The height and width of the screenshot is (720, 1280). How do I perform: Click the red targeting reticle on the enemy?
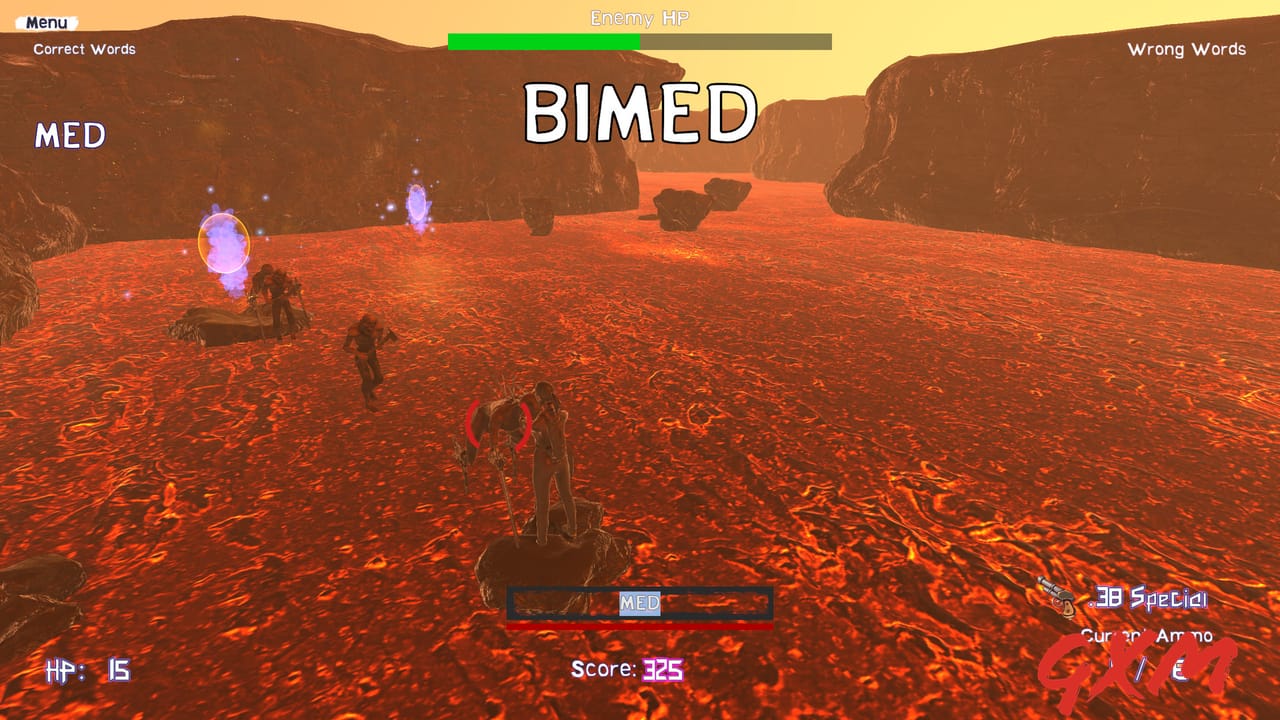pyautogui.click(x=497, y=424)
